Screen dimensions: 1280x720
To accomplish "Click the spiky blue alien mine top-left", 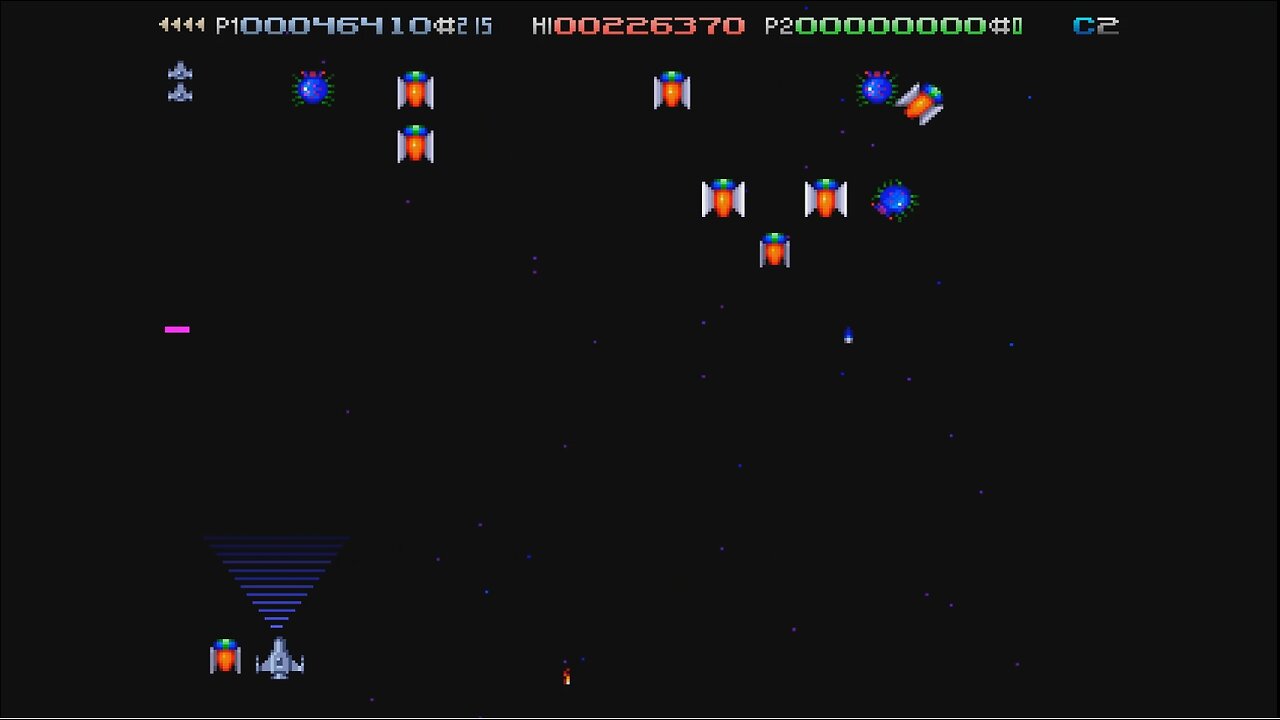I will pyautogui.click(x=313, y=89).
